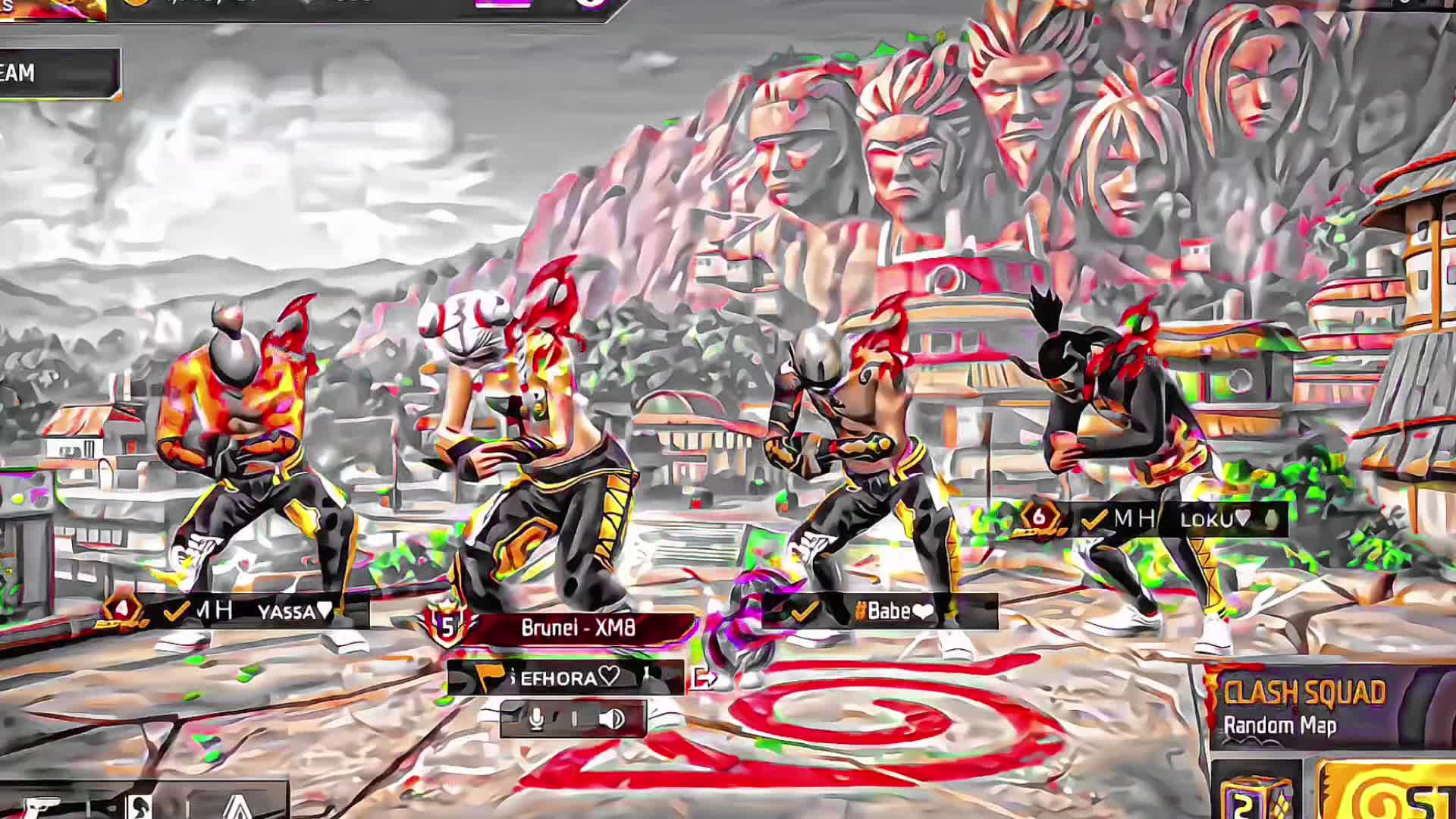Open the Team panel tab
The width and height of the screenshot is (1456, 819).
pos(53,73)
